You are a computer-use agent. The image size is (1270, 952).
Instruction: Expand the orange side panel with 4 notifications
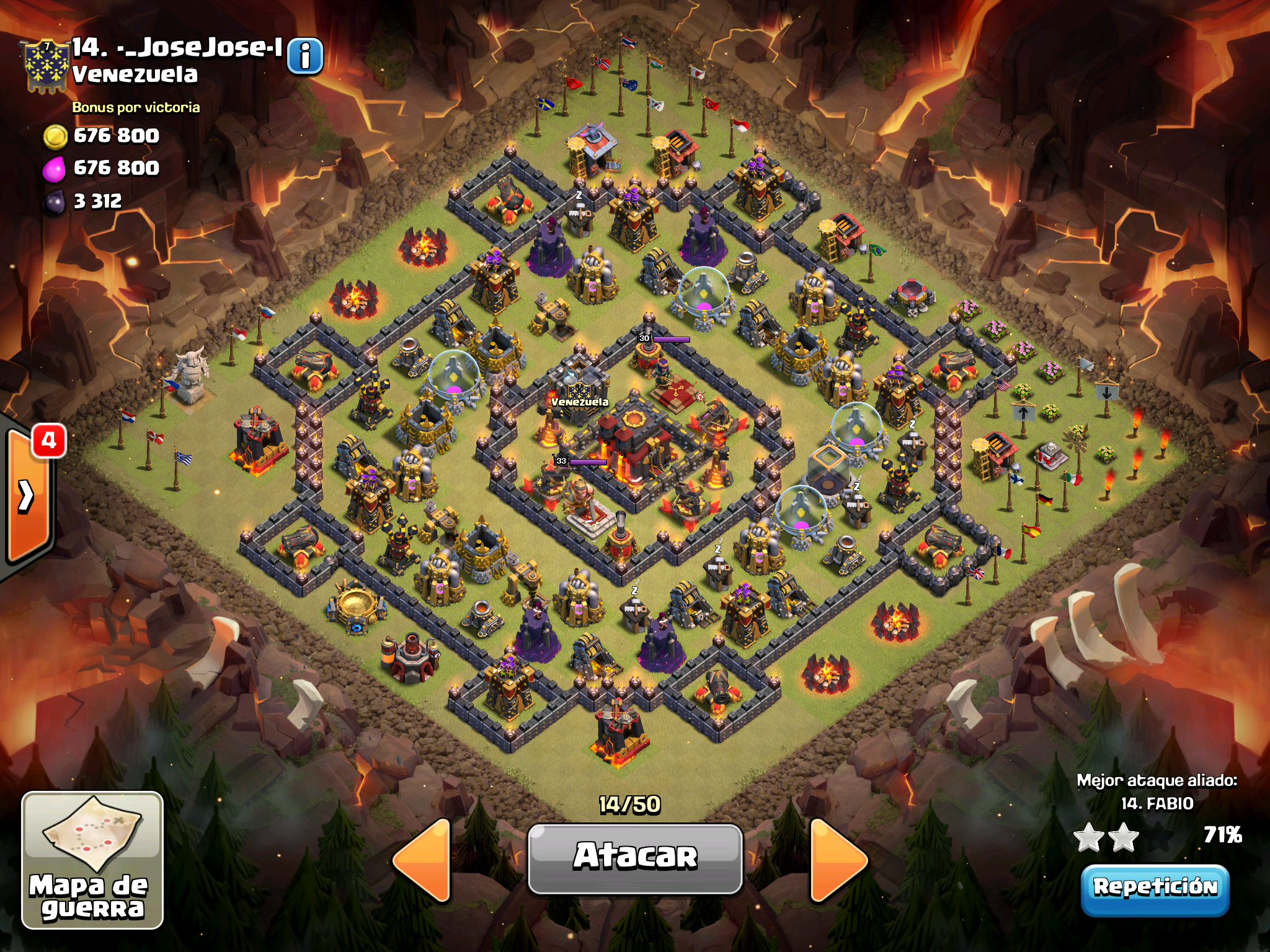28,496
